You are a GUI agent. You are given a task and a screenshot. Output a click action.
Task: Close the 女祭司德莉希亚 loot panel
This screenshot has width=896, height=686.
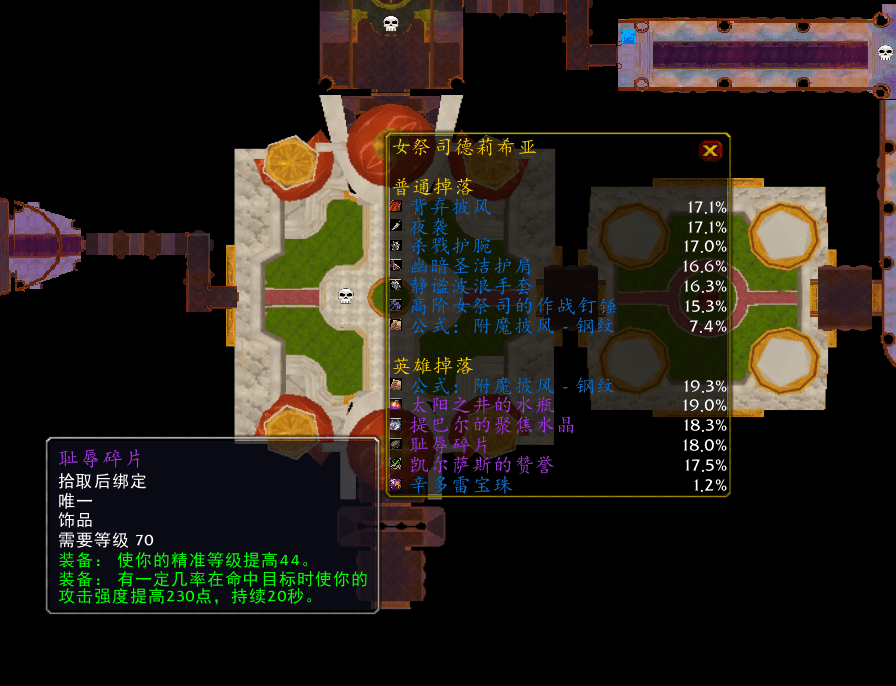click(710, 150)
